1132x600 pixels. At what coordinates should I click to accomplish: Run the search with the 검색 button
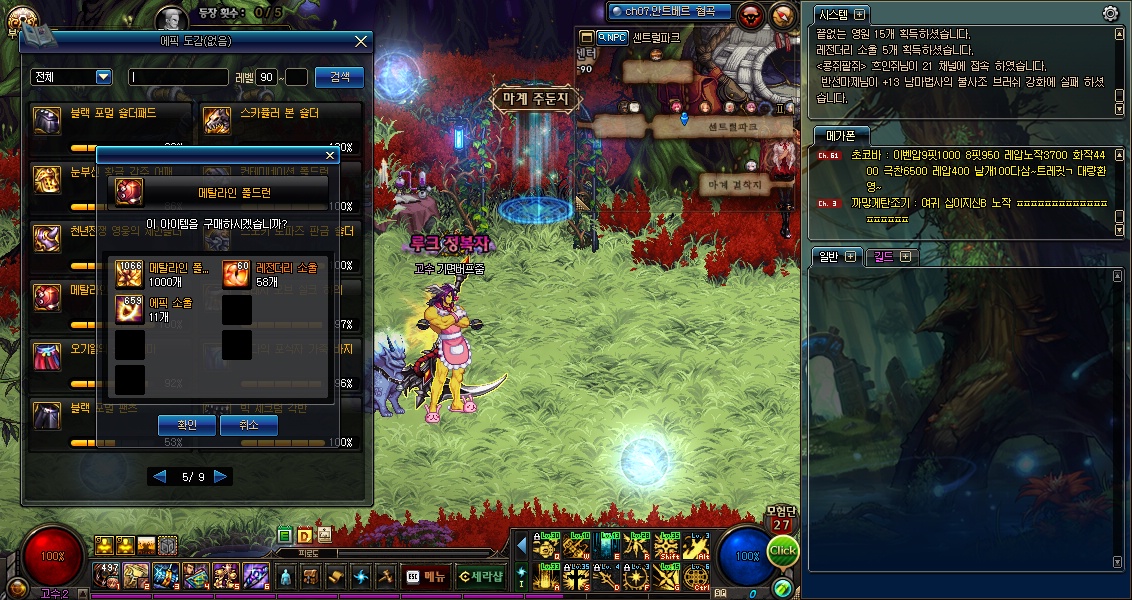click(339, 77)
